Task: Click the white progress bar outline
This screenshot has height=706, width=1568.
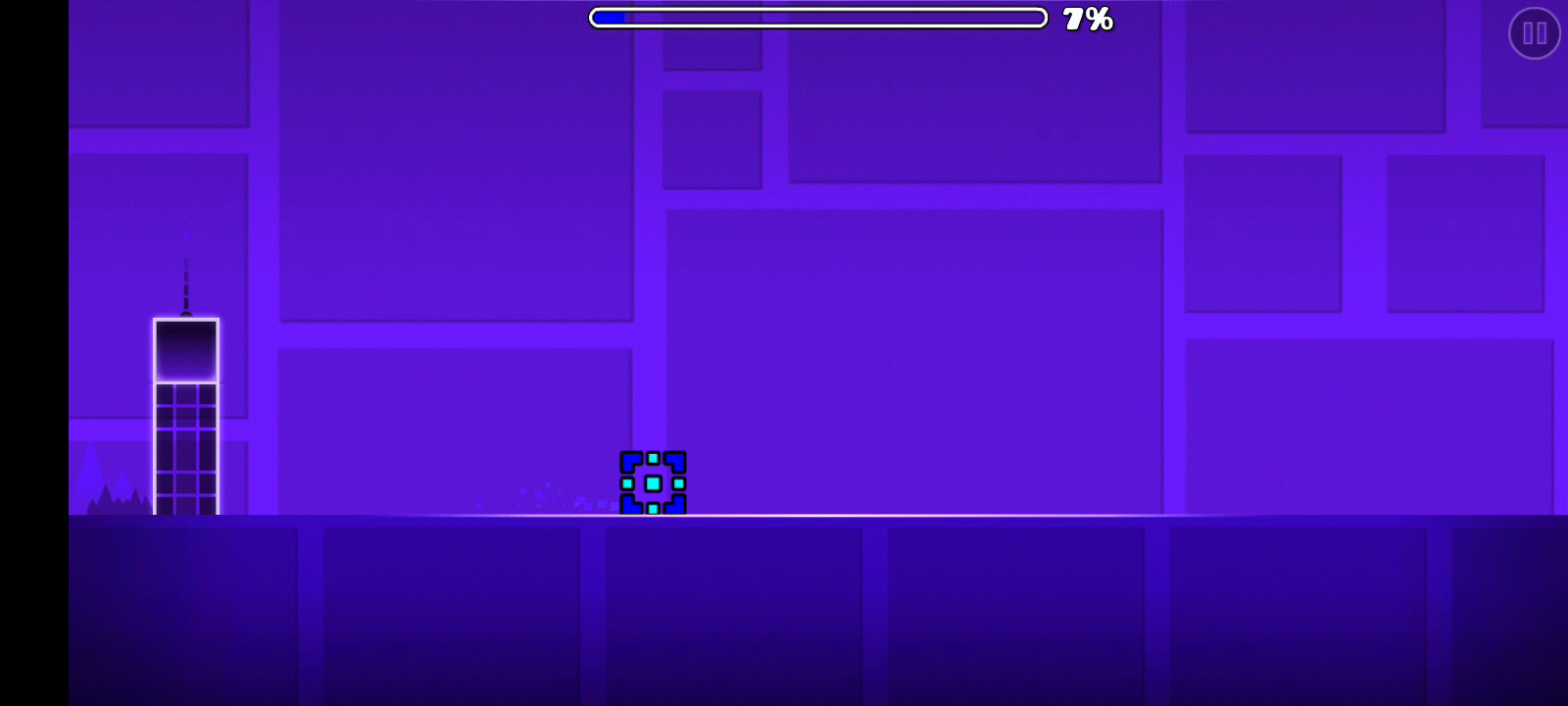Action: [818, 16]
